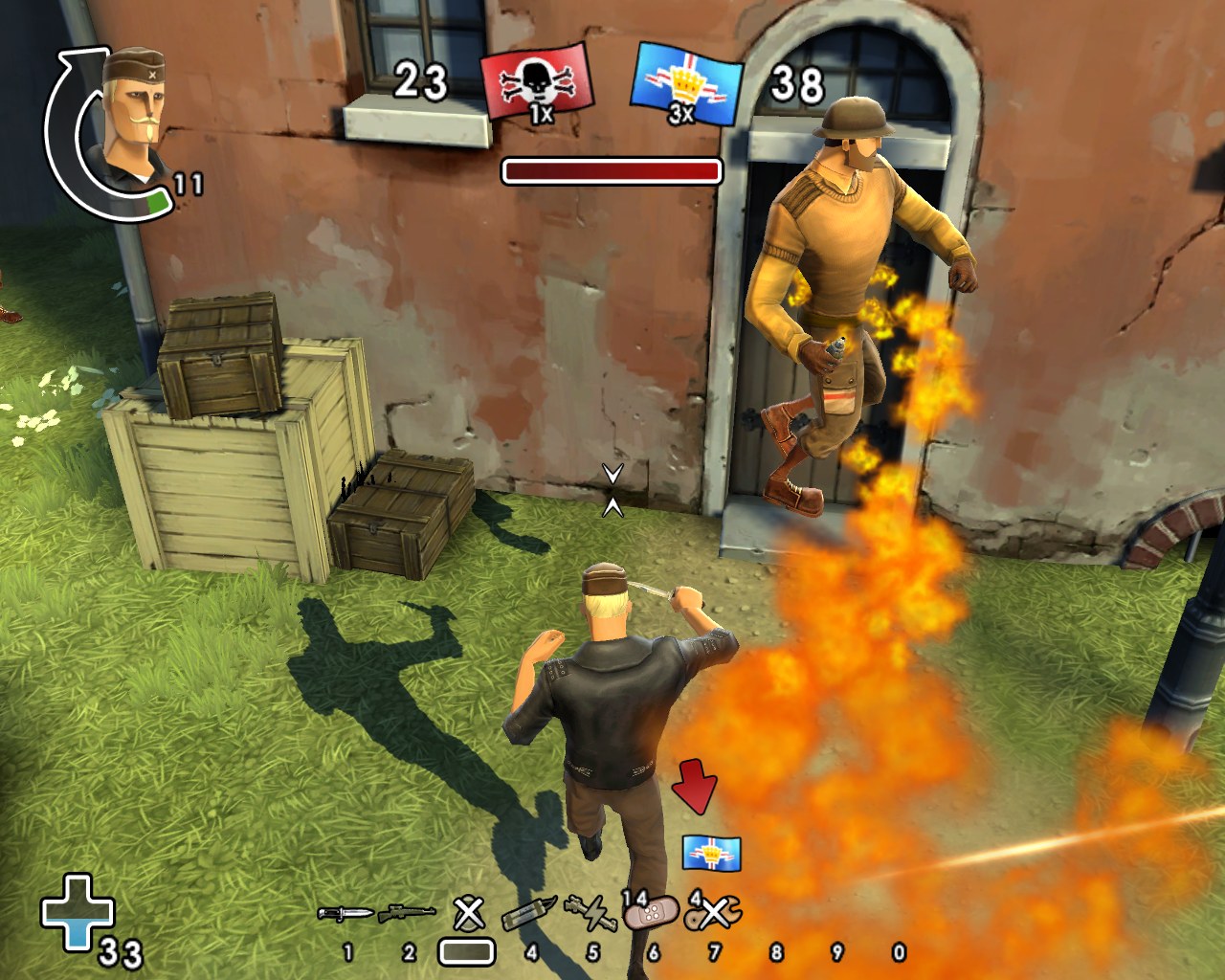Select the crossed-out wrench item
Viewport: 1225px width, 980px height.
714,914
